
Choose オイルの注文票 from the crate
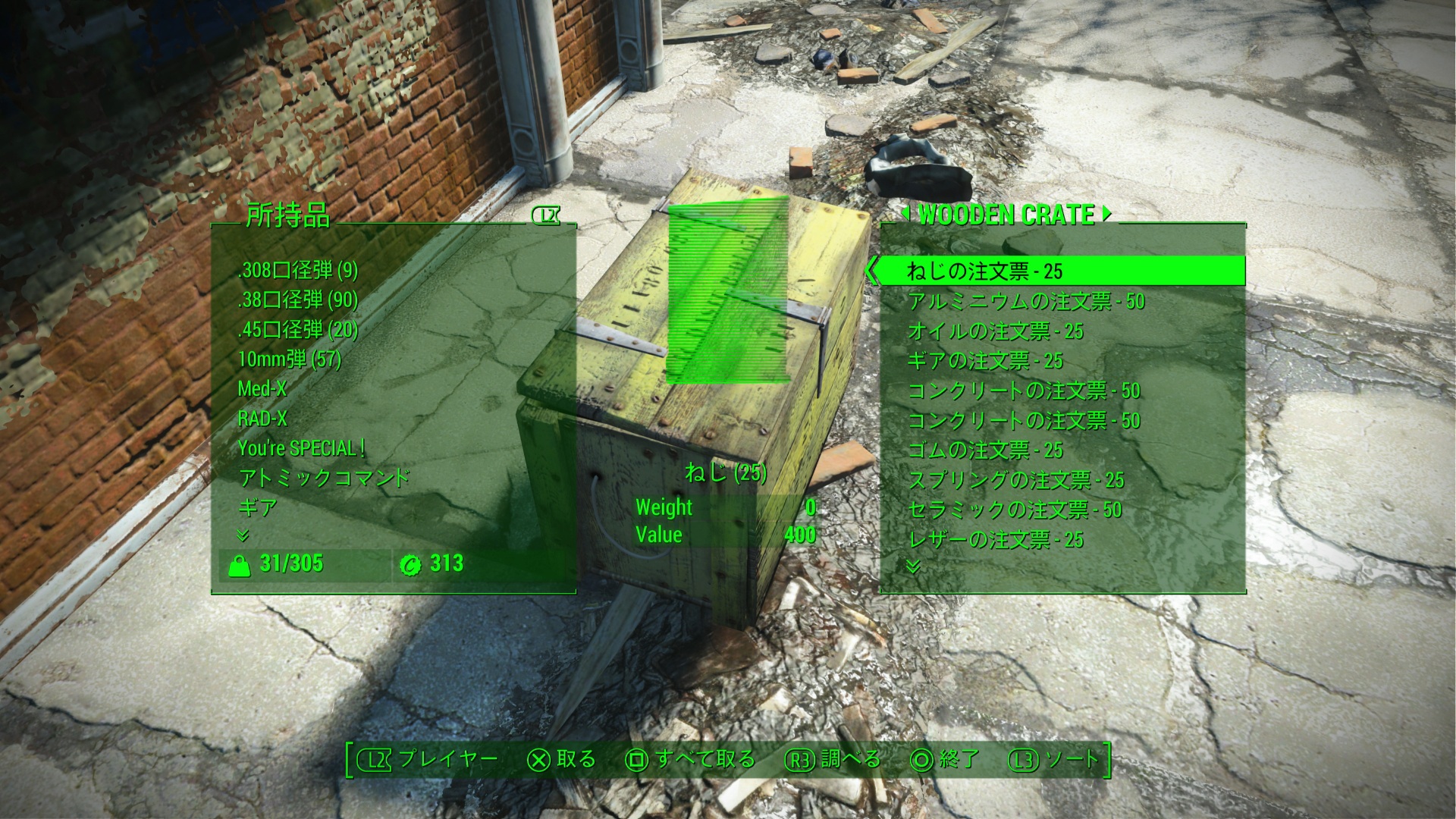click(995, 331)
